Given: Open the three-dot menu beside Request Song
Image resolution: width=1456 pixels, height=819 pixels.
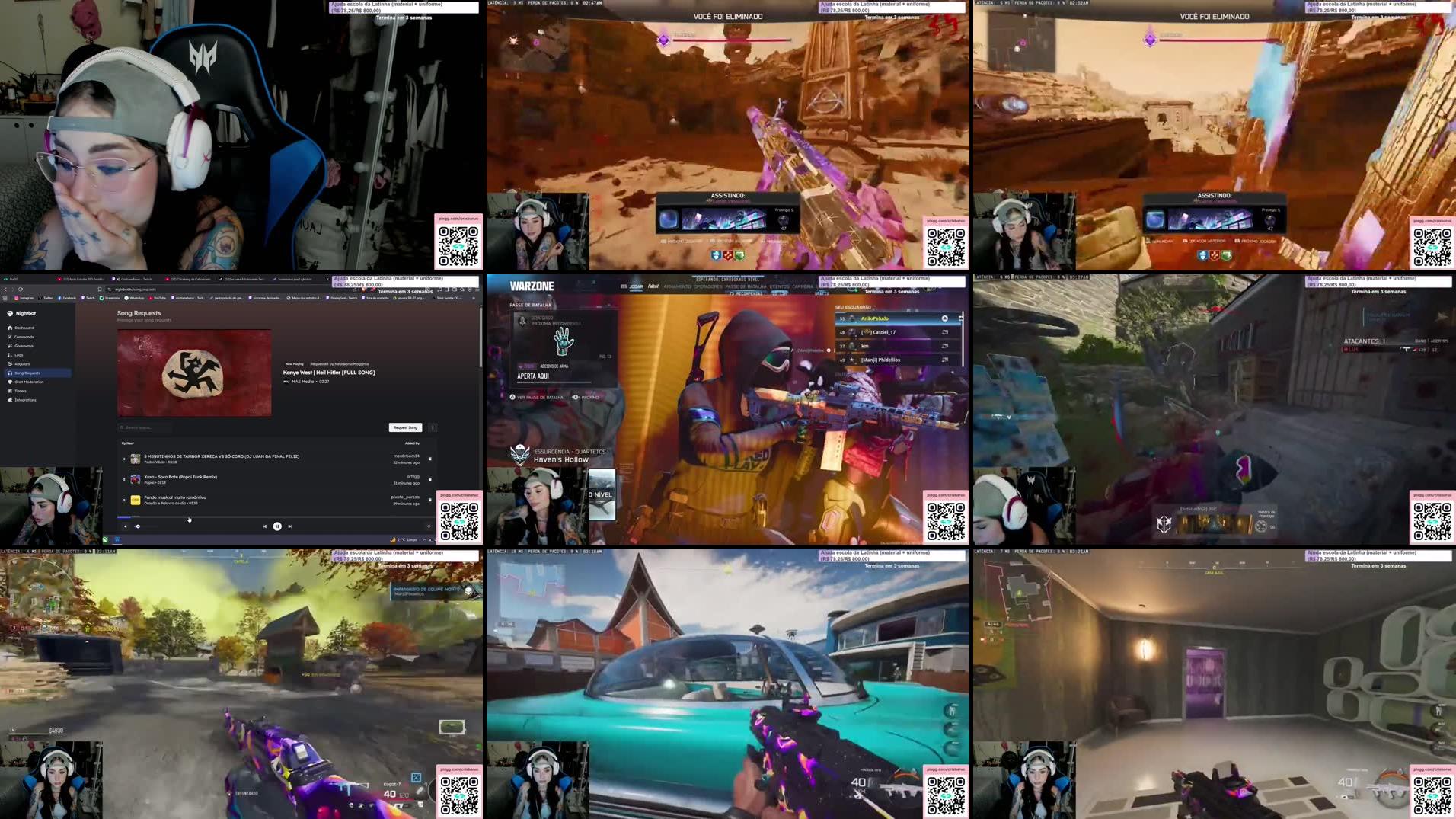Looking at the screenshot, I should [433, 427].
